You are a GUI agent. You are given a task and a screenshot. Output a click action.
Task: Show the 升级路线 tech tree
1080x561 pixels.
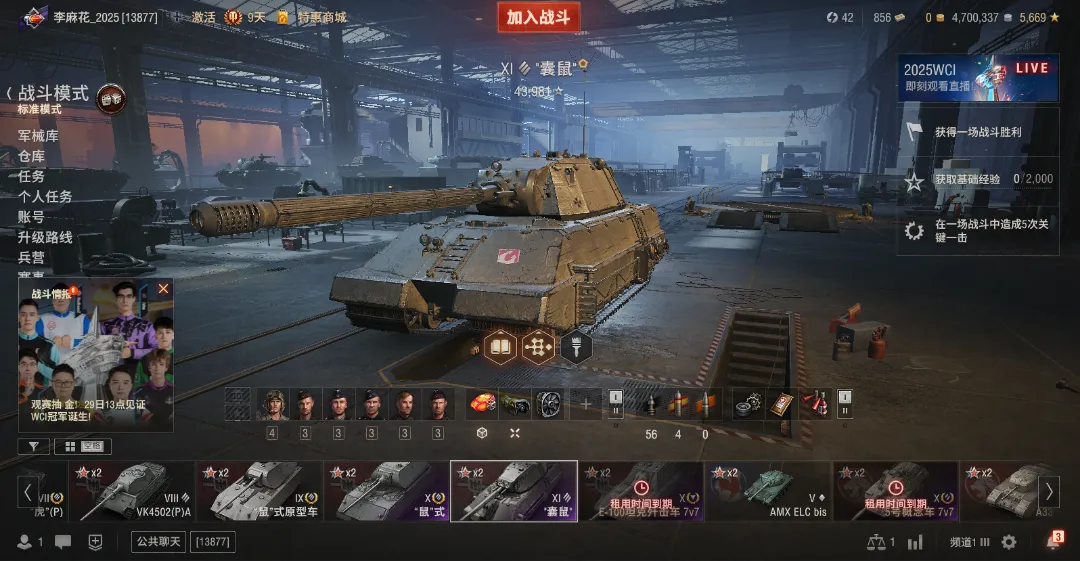coord(45,237)
